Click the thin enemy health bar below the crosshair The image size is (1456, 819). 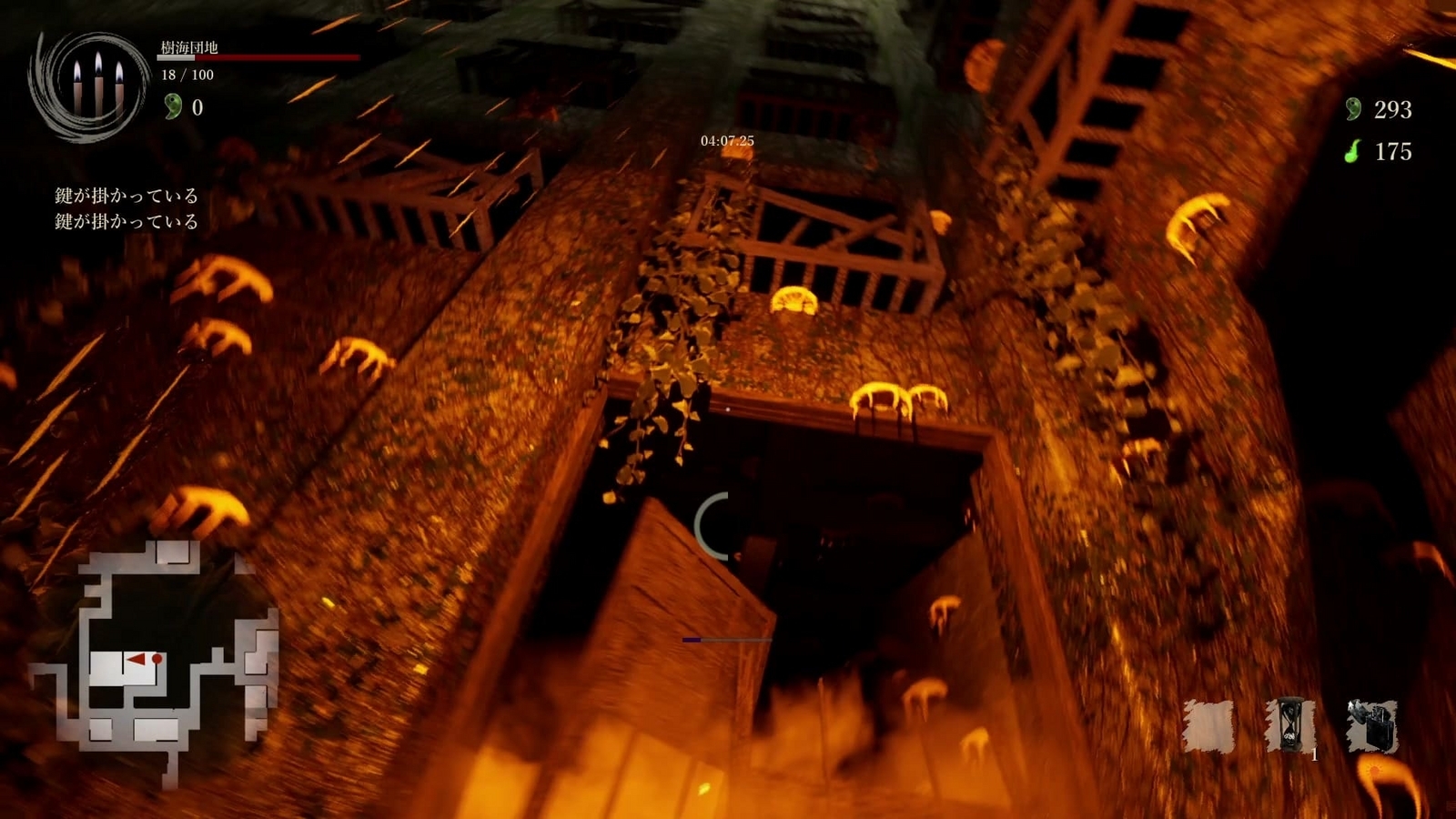(728, 640)
